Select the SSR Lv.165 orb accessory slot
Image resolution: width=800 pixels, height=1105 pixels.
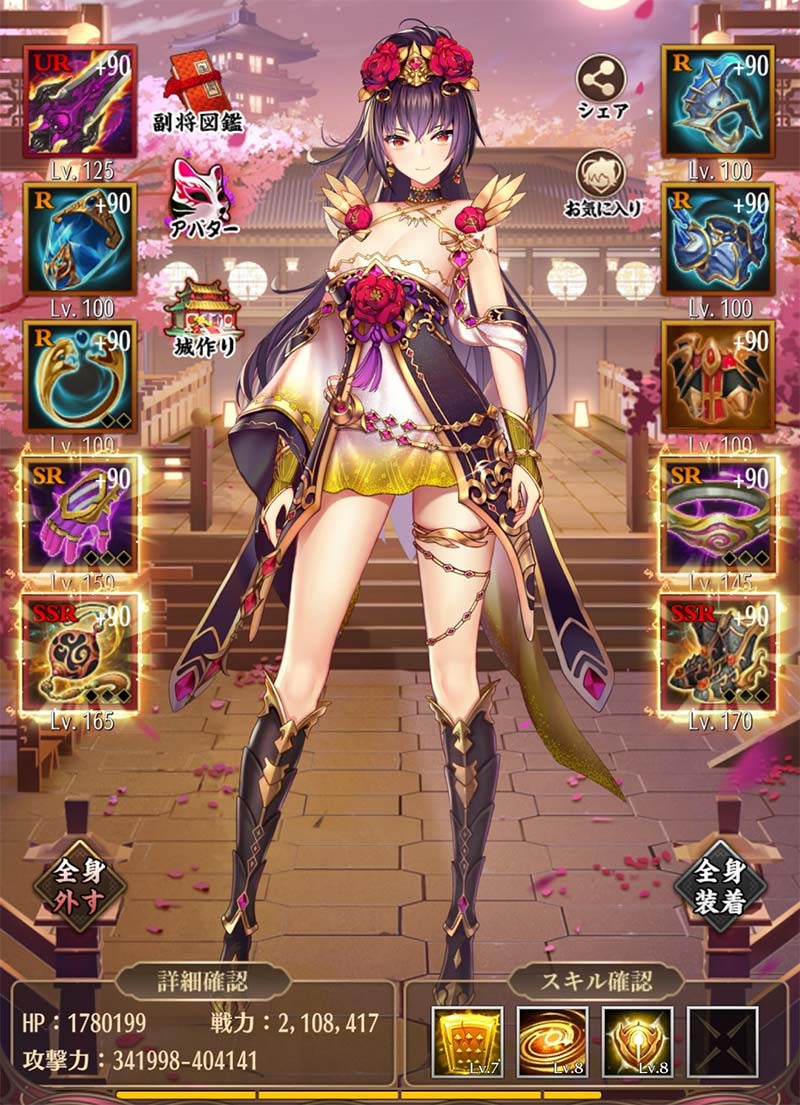pos(79,652)
